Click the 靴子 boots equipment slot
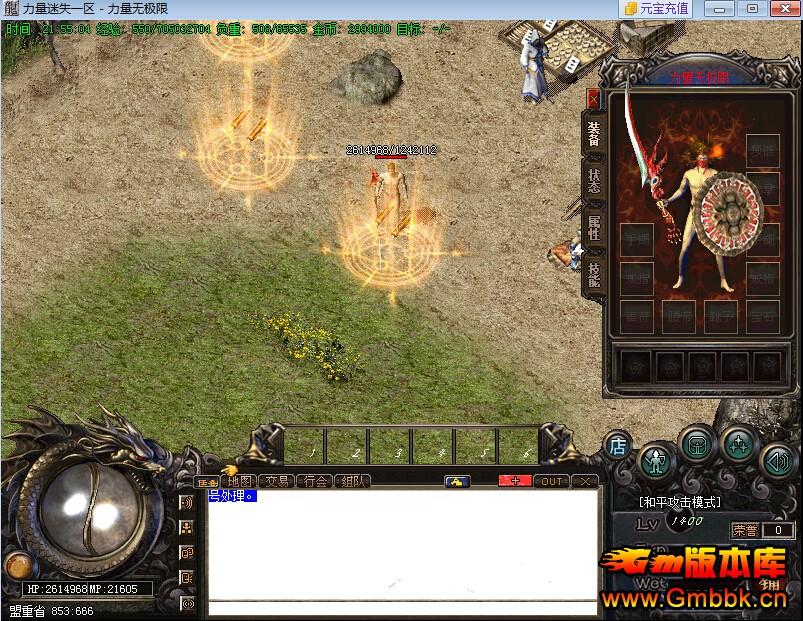 (720, 315)
